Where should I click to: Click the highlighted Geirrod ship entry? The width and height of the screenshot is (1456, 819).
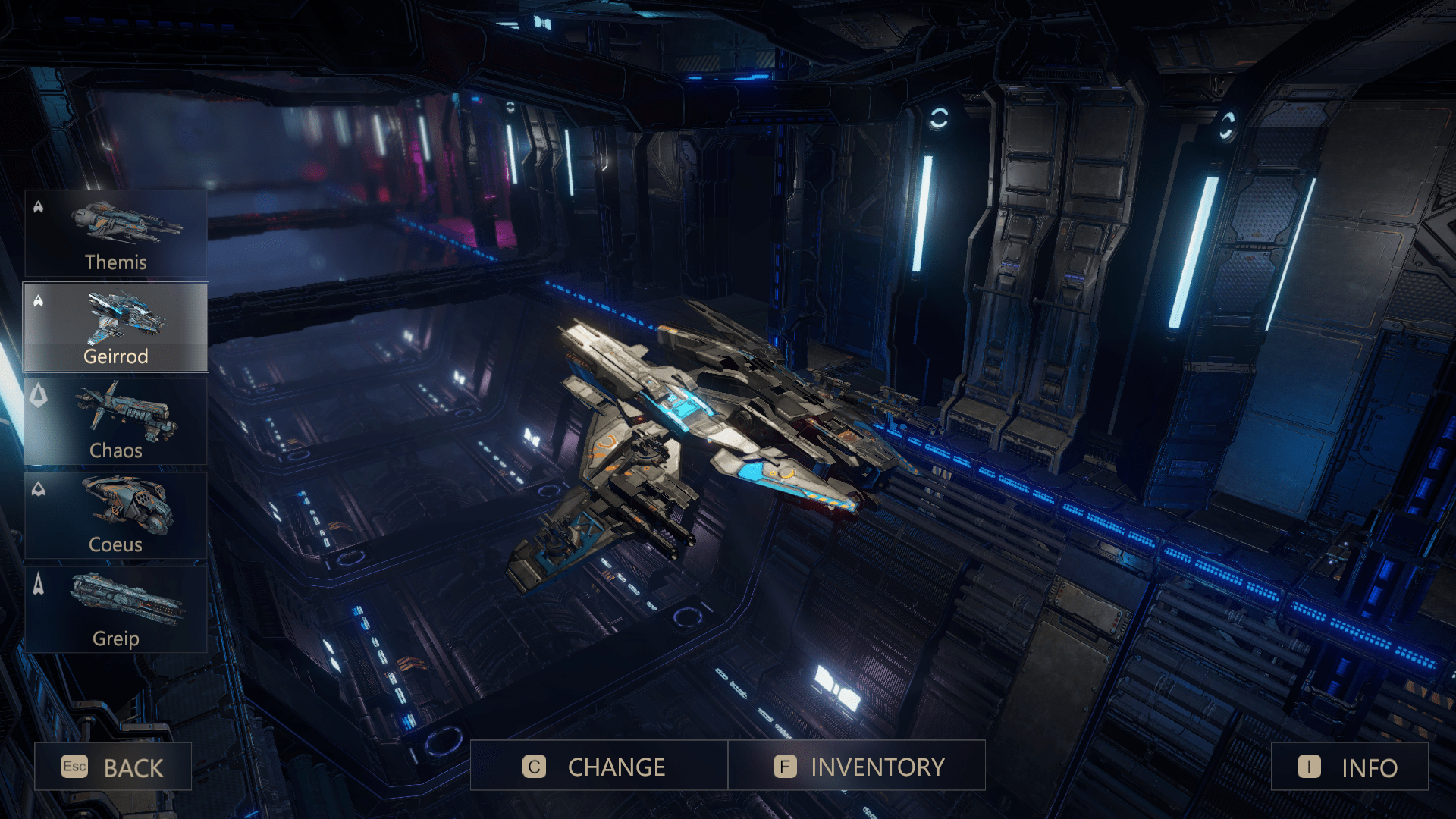(116, 327)
